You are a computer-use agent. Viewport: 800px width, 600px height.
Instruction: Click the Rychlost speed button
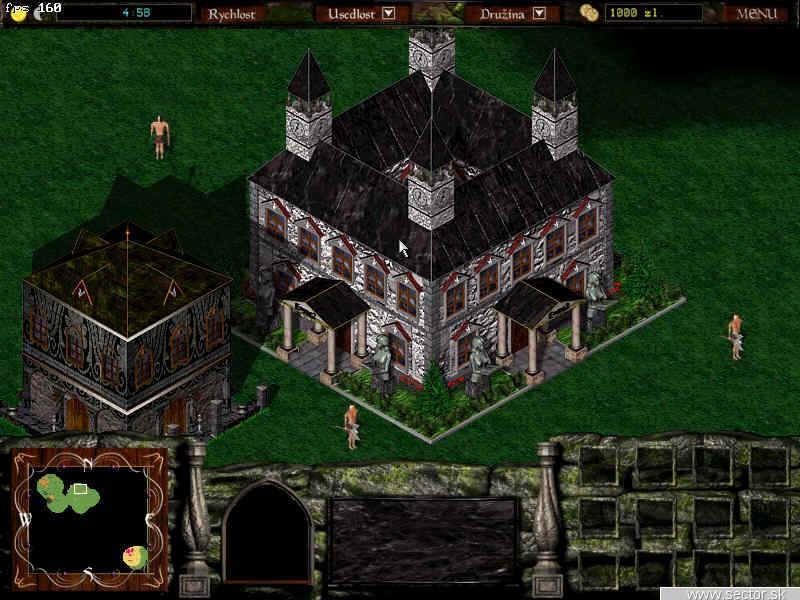click(x=231, y=14)
